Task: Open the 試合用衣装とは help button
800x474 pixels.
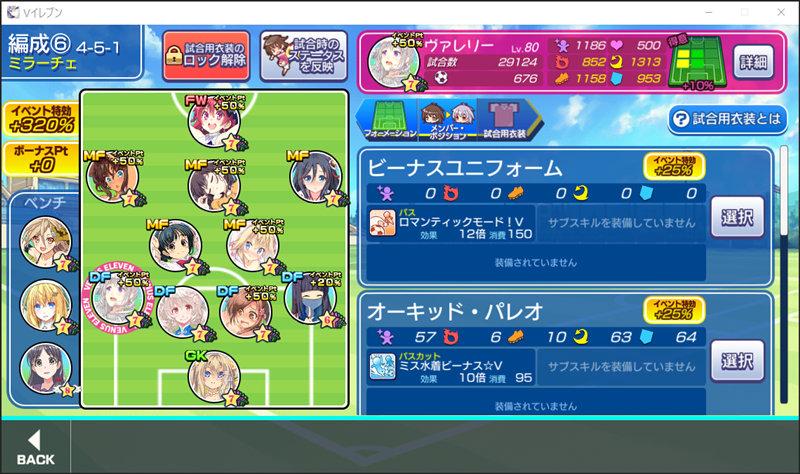Action: (727, 119)
